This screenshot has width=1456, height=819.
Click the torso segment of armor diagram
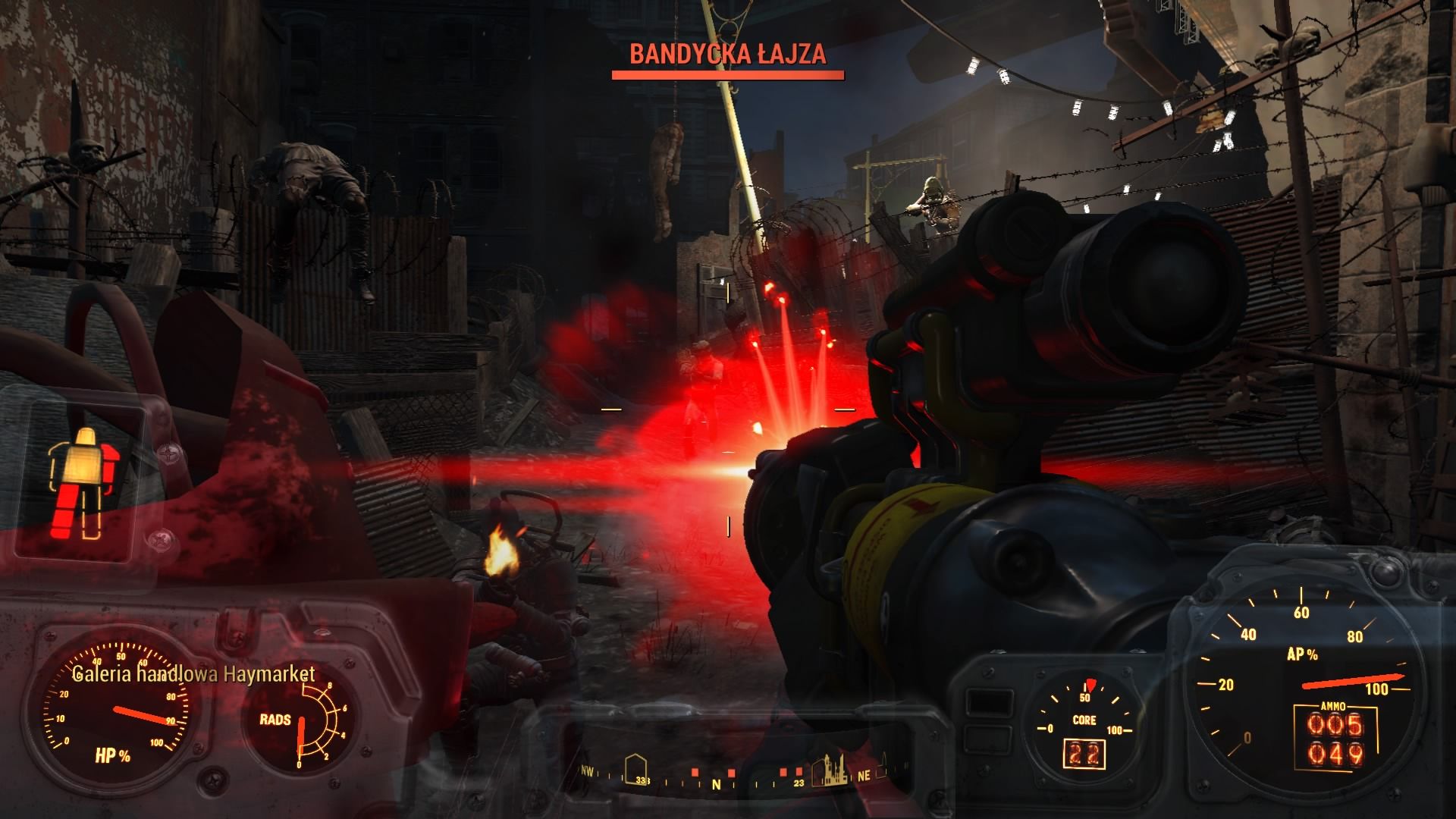(82, 464)
